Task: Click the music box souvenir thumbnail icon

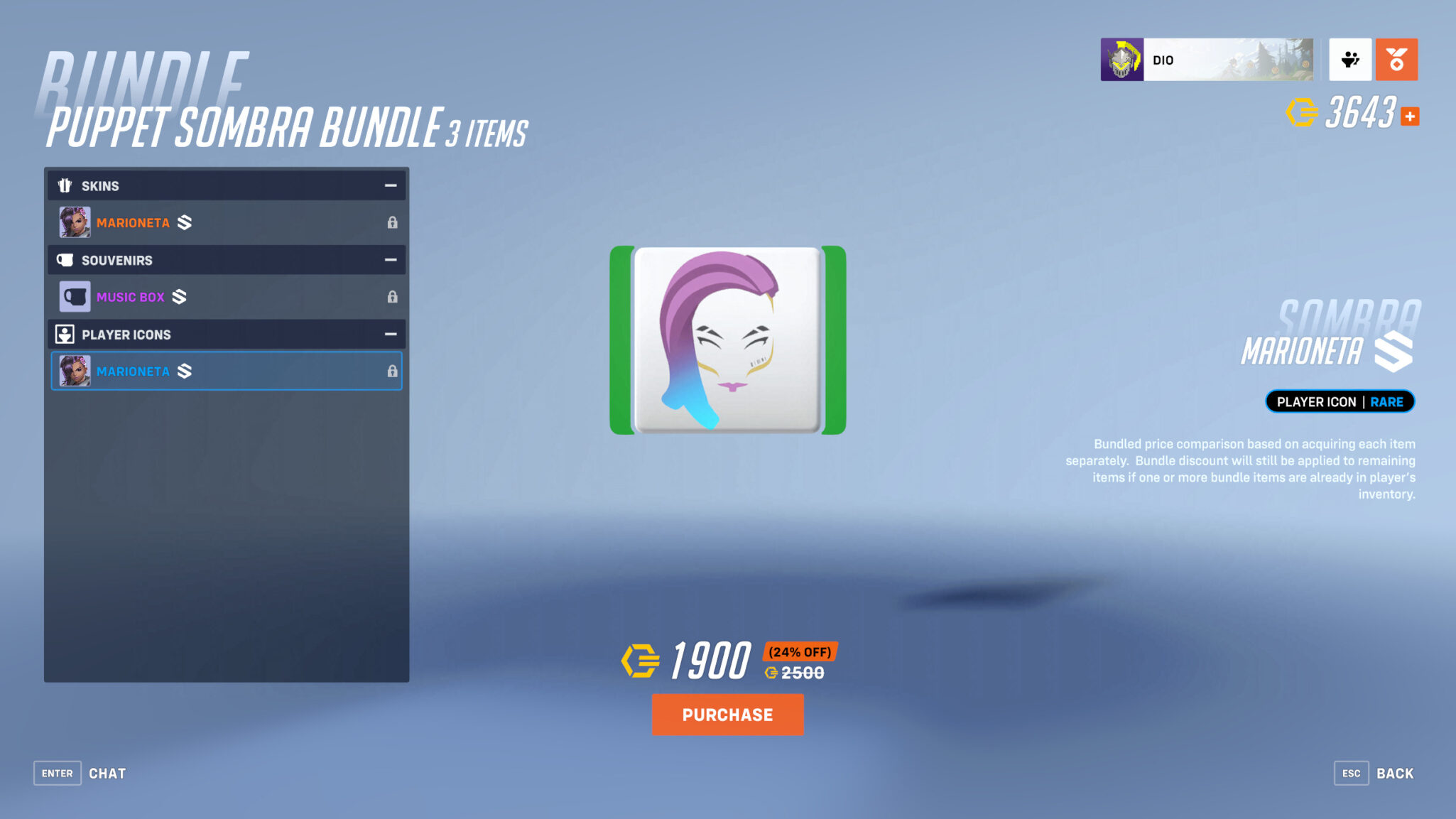Action: coord(74,296)
